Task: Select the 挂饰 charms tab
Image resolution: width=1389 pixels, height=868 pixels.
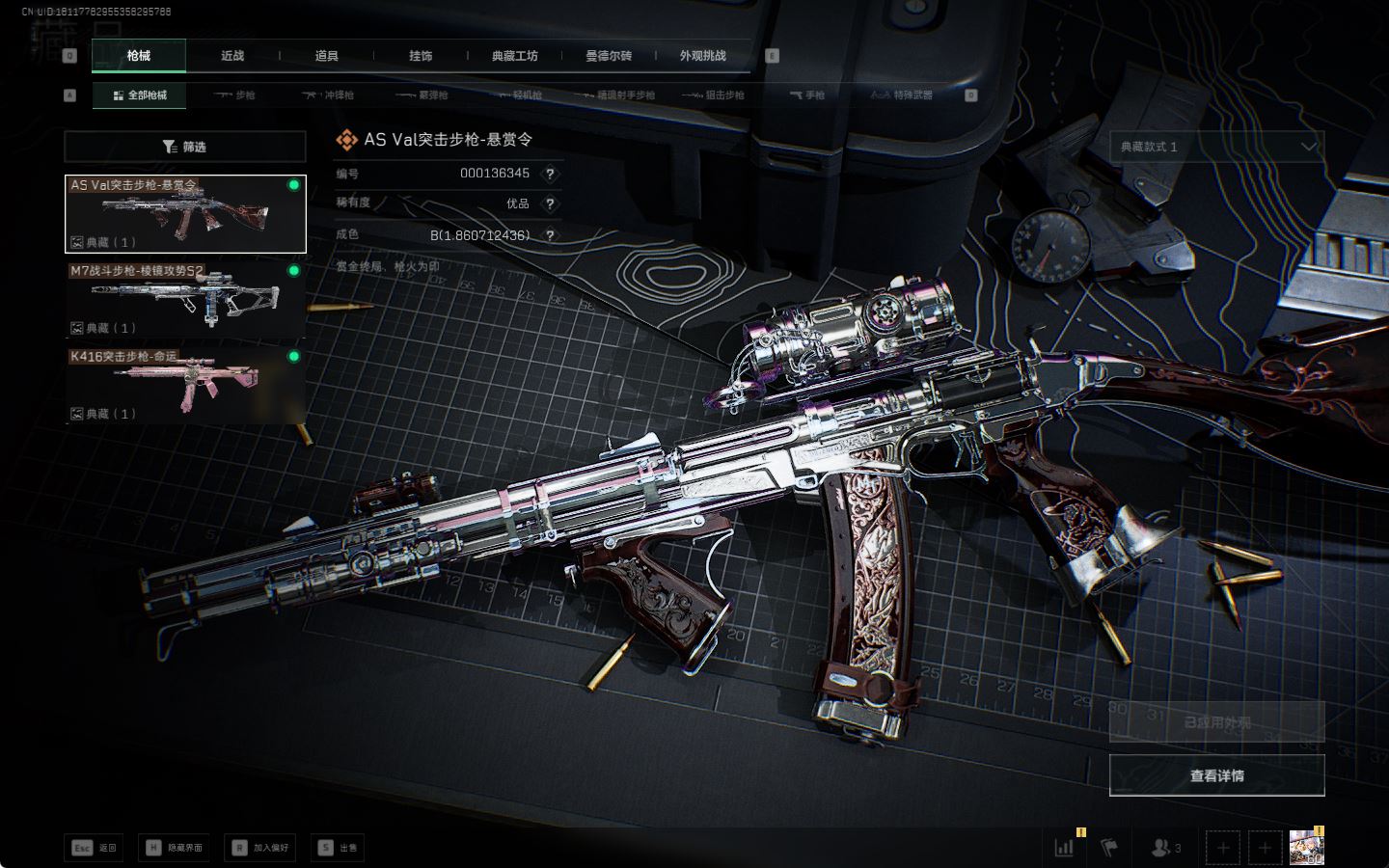Action: click(421, 56)
